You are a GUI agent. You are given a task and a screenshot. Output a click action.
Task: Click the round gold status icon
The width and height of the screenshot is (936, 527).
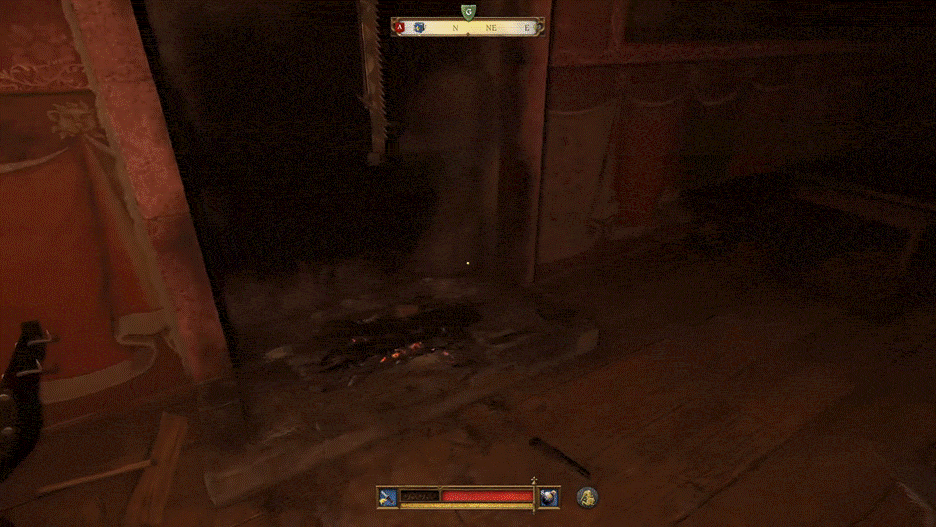coord(587,496)
